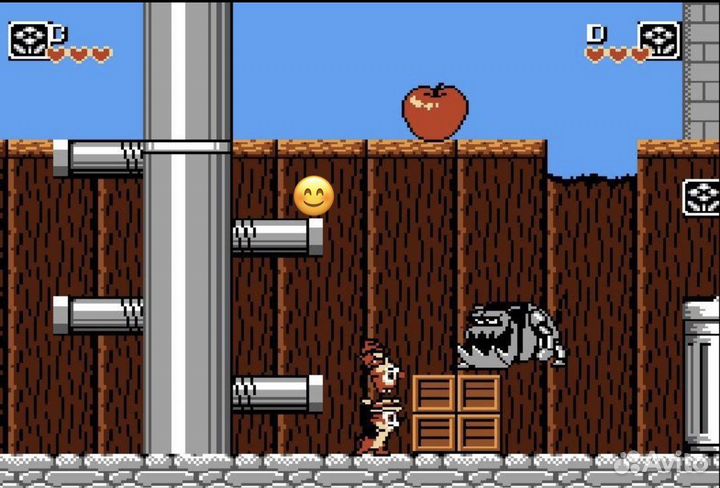Click player one's portrait icon
Screen dimensions: 720x488
pos(28,40)
